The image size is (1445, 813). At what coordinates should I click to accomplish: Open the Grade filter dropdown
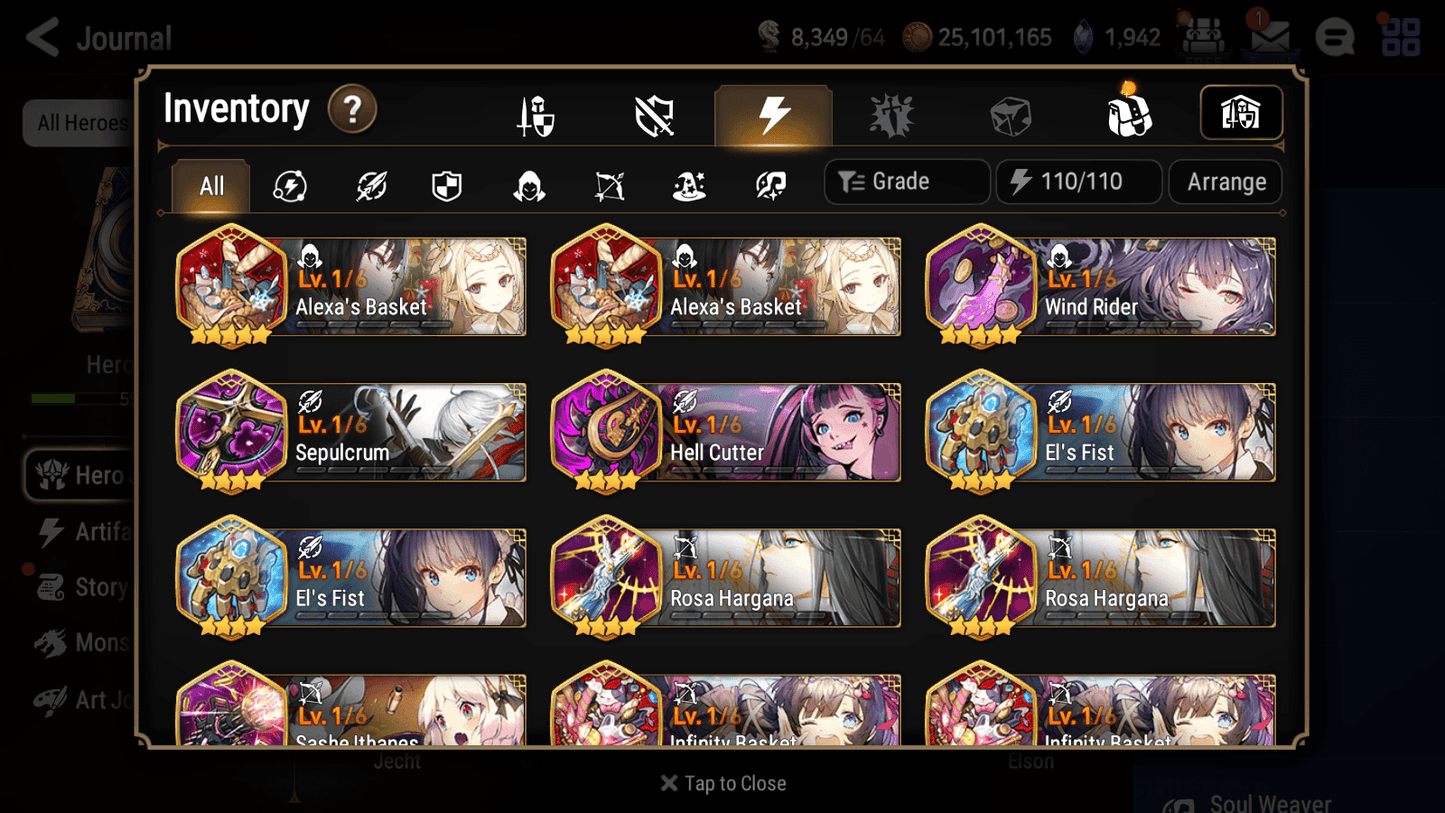[x=906, y=181]
